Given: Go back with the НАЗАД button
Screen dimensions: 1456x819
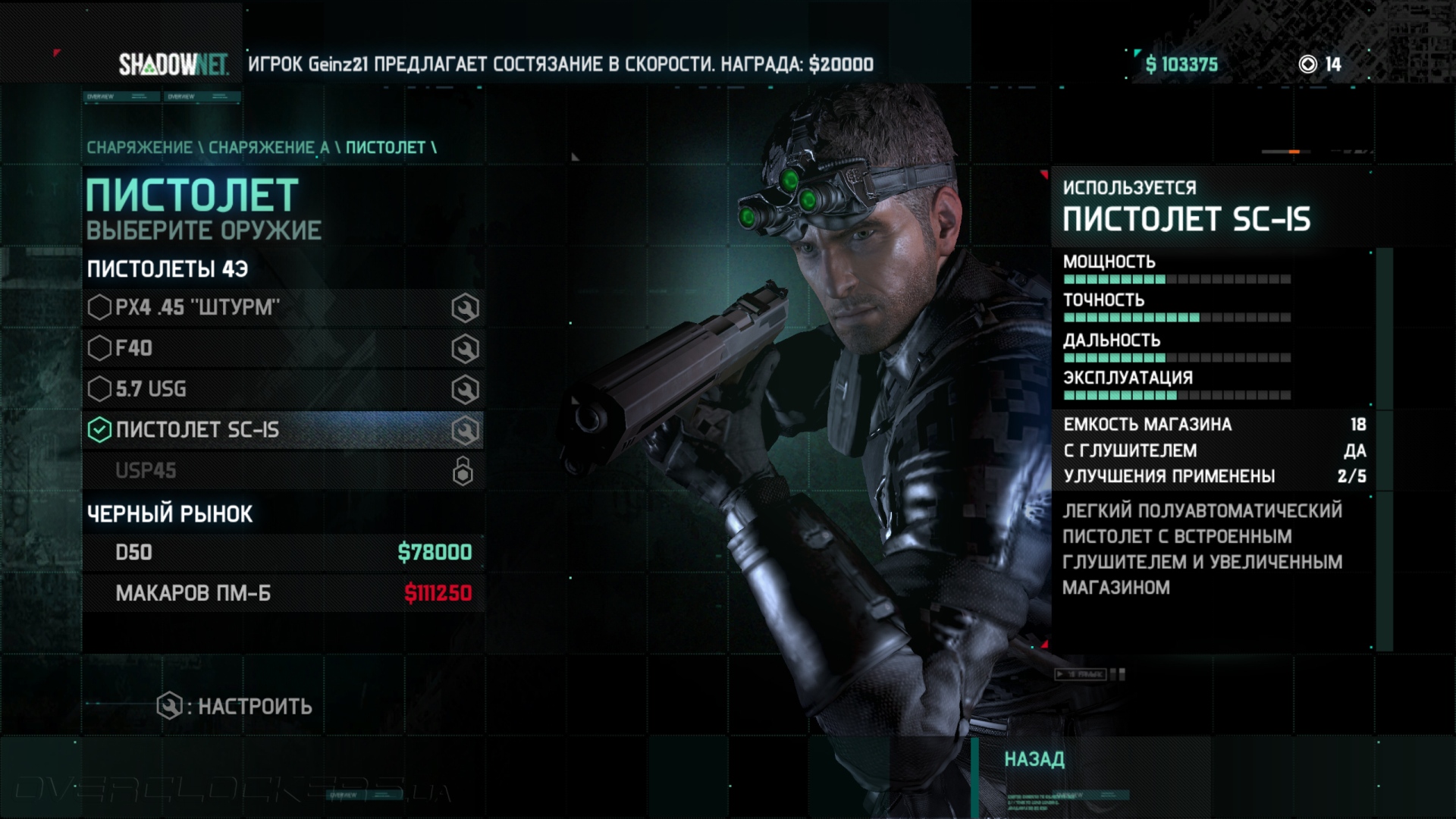Looking at the screenshot, I should [1034, 759].
